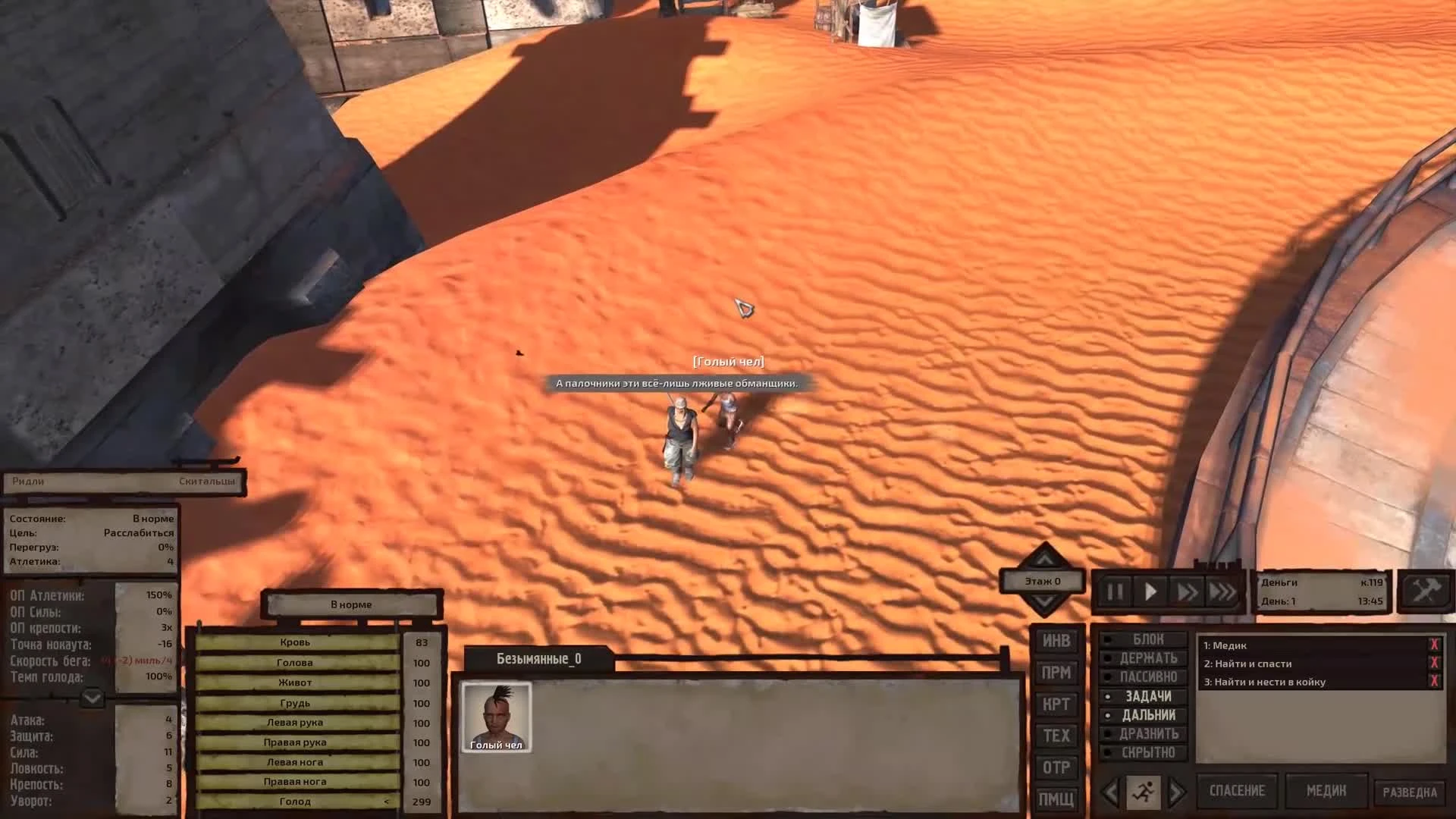Switch to the Скитальцы faction tab
The height and width of the screenshot is (819, 1456).
pos(205,481)
